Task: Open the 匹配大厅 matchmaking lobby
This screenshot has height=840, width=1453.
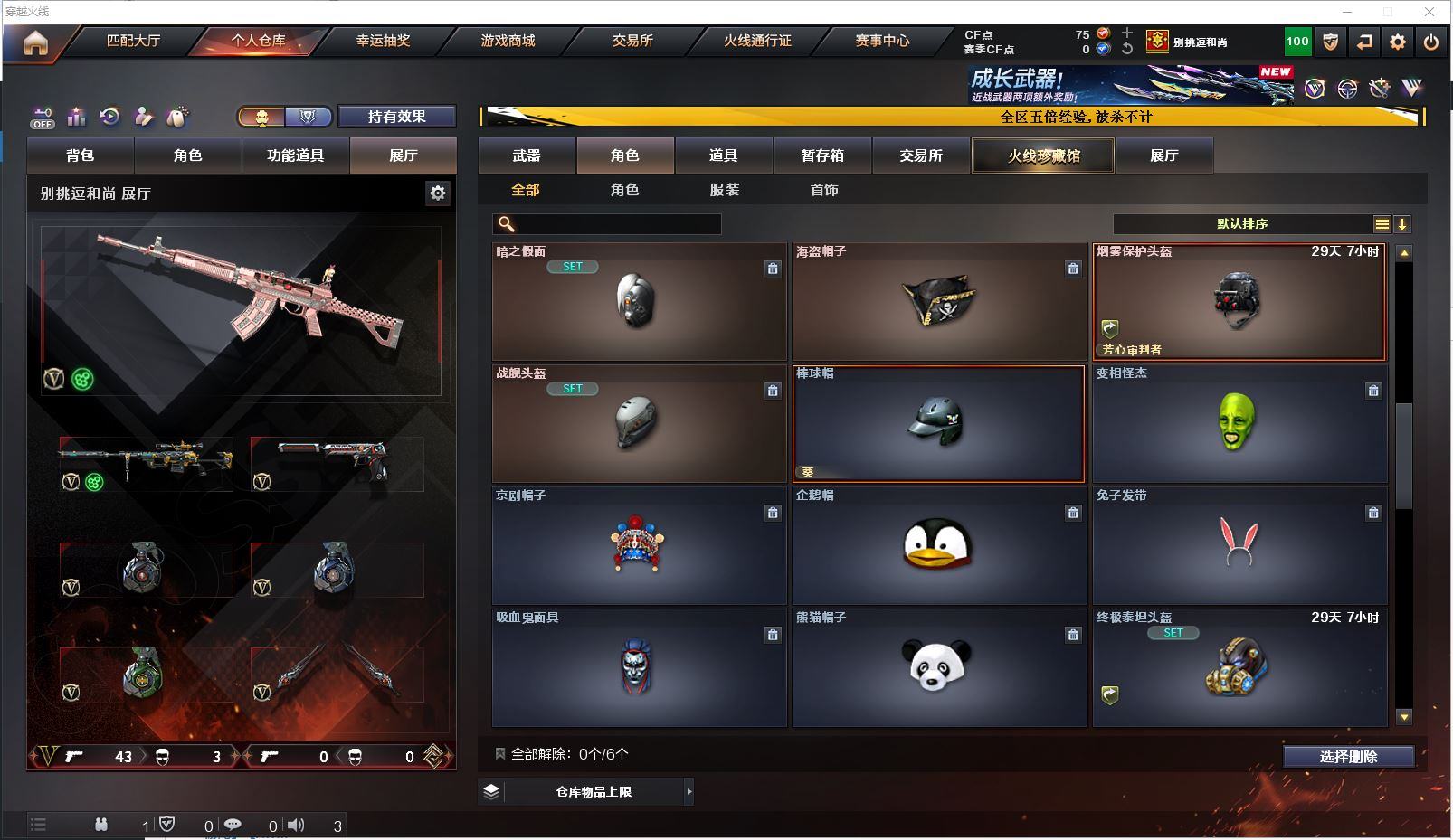Action: 133,41
